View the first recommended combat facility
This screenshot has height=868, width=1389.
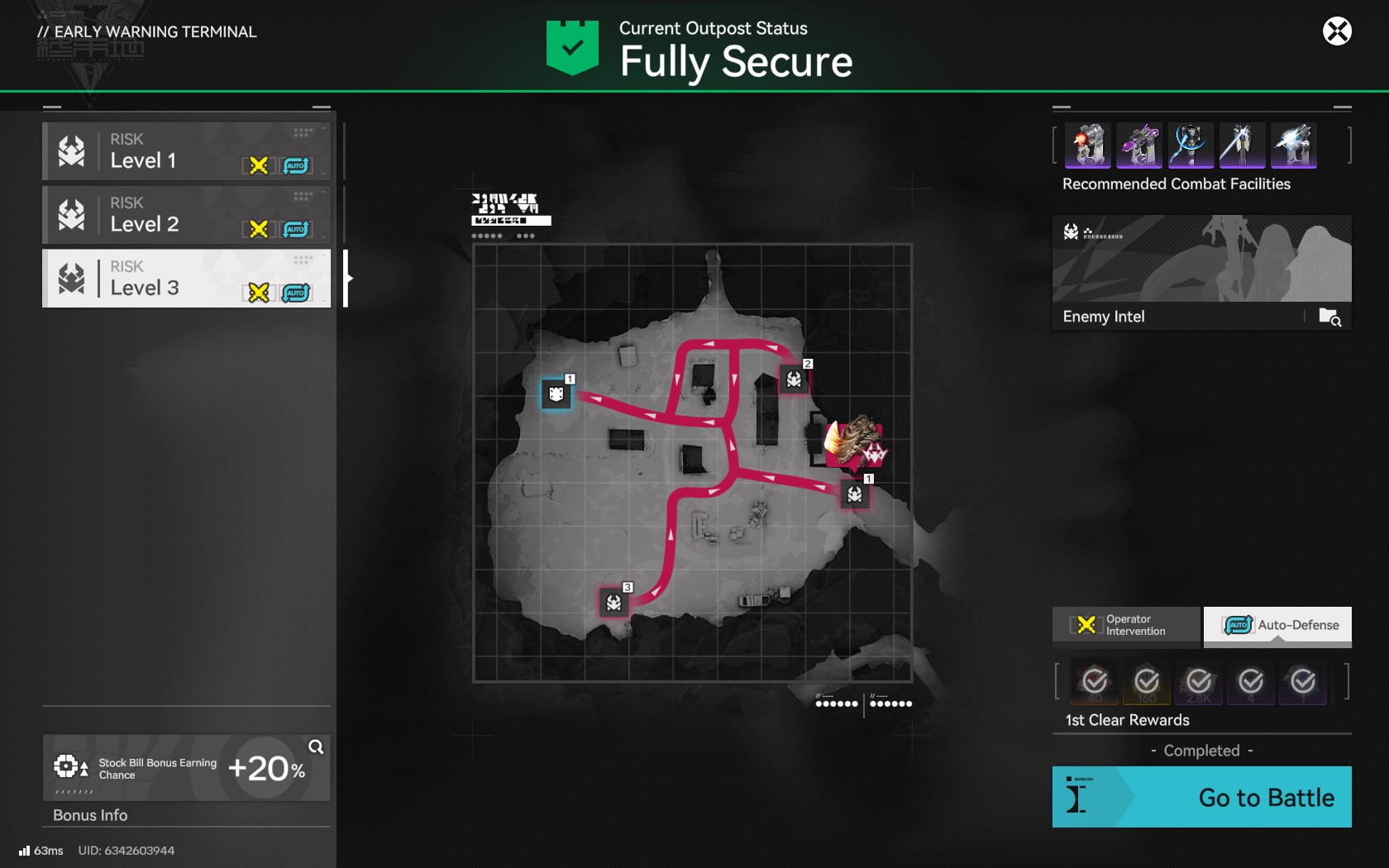1088,145
